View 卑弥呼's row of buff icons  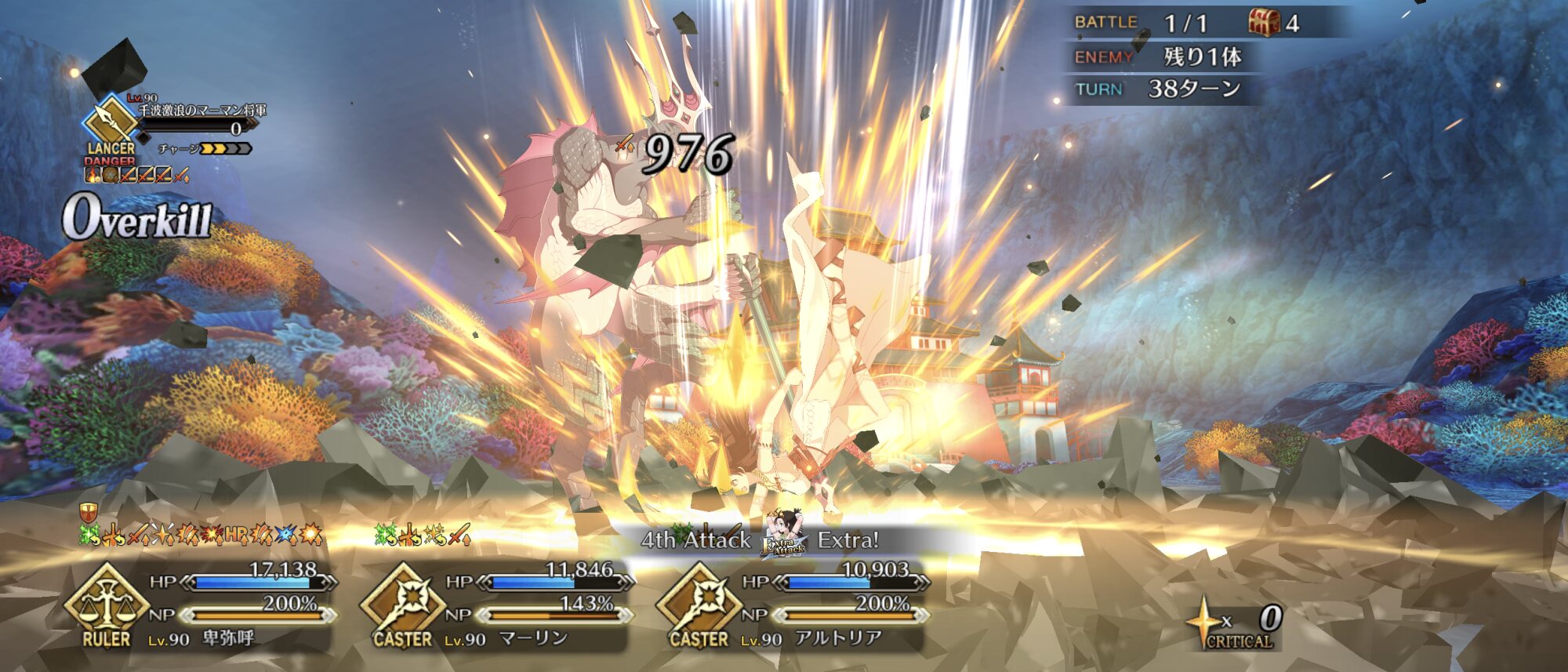[201, 536]
